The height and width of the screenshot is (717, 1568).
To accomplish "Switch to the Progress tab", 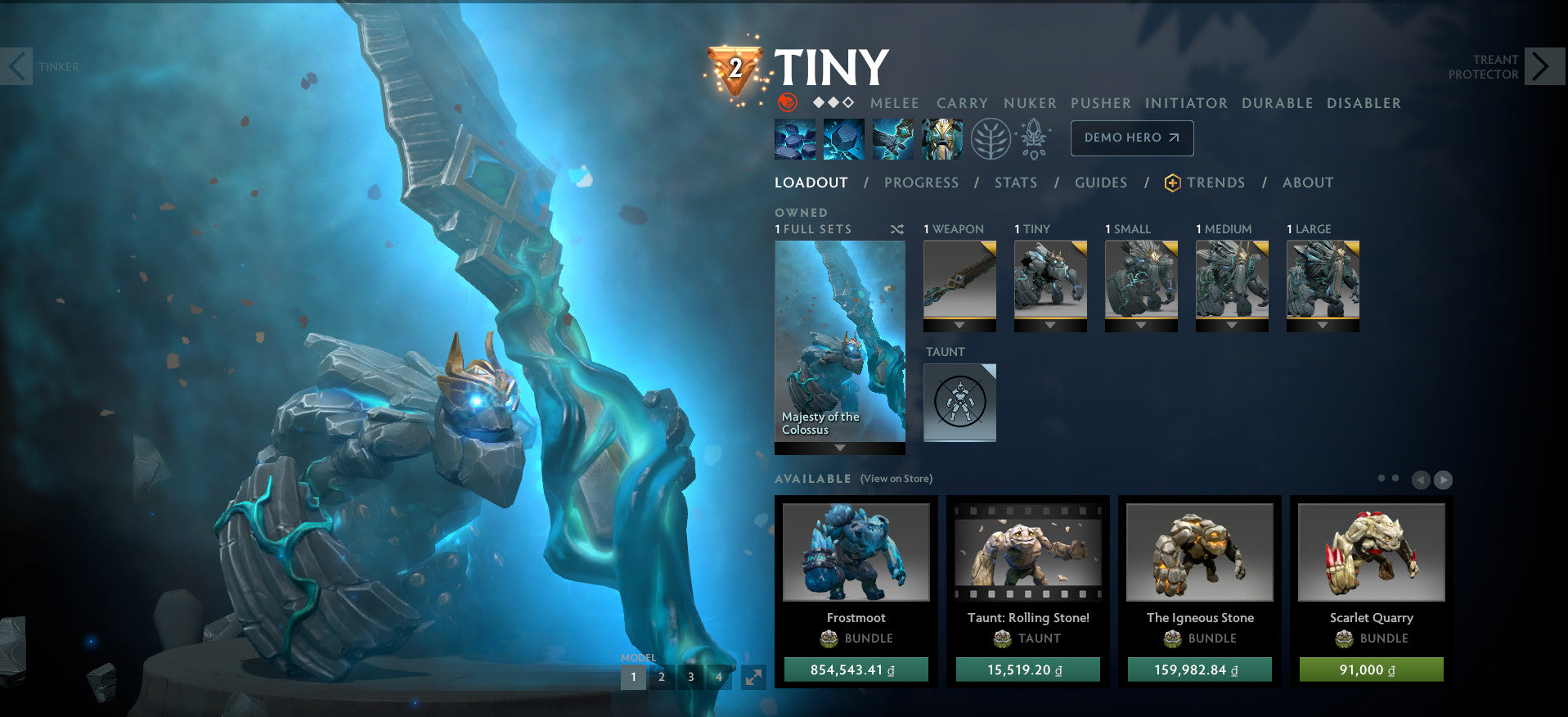I will pos(922,183).
